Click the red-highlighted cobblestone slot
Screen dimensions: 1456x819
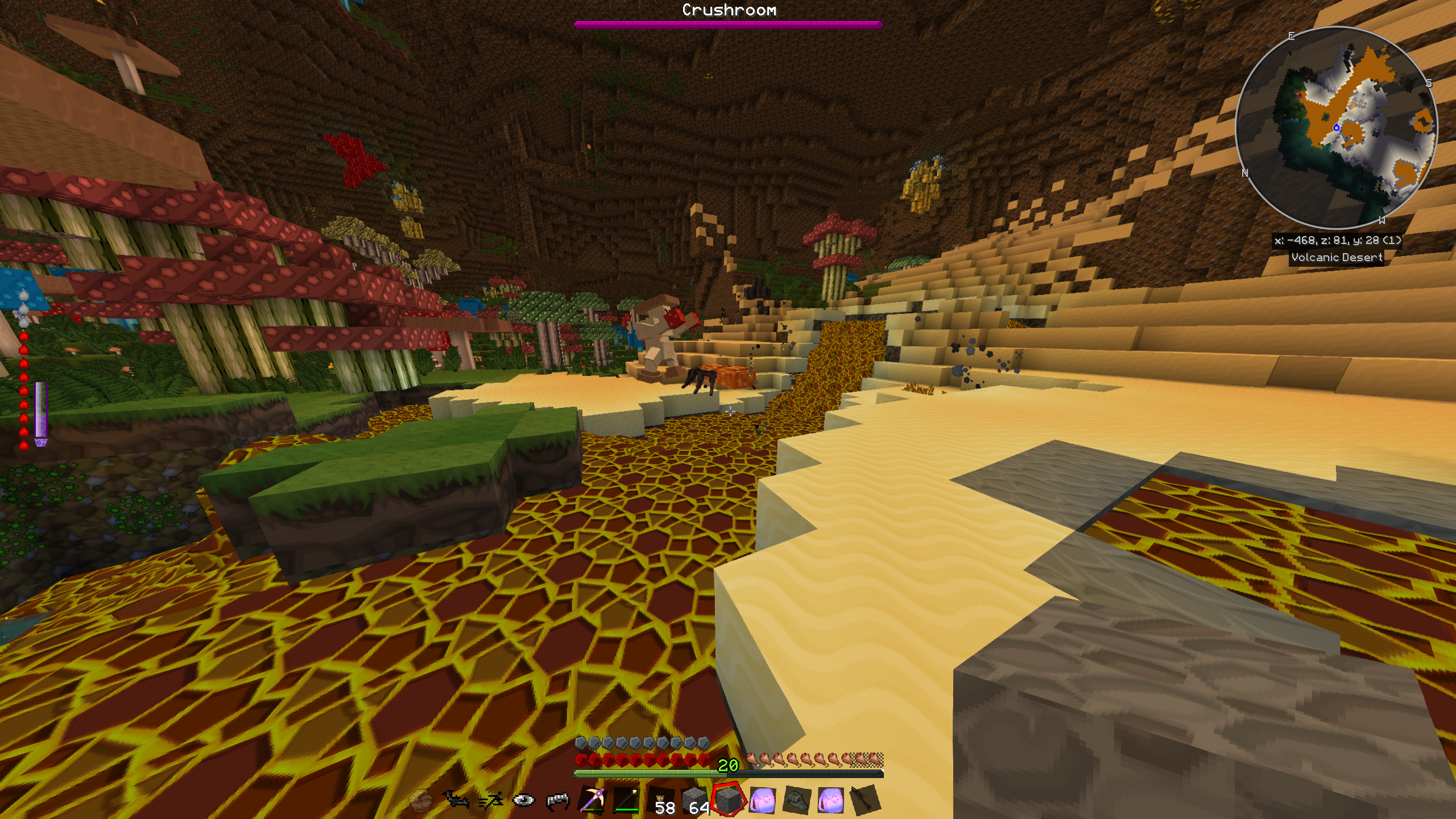coord(729,800)
